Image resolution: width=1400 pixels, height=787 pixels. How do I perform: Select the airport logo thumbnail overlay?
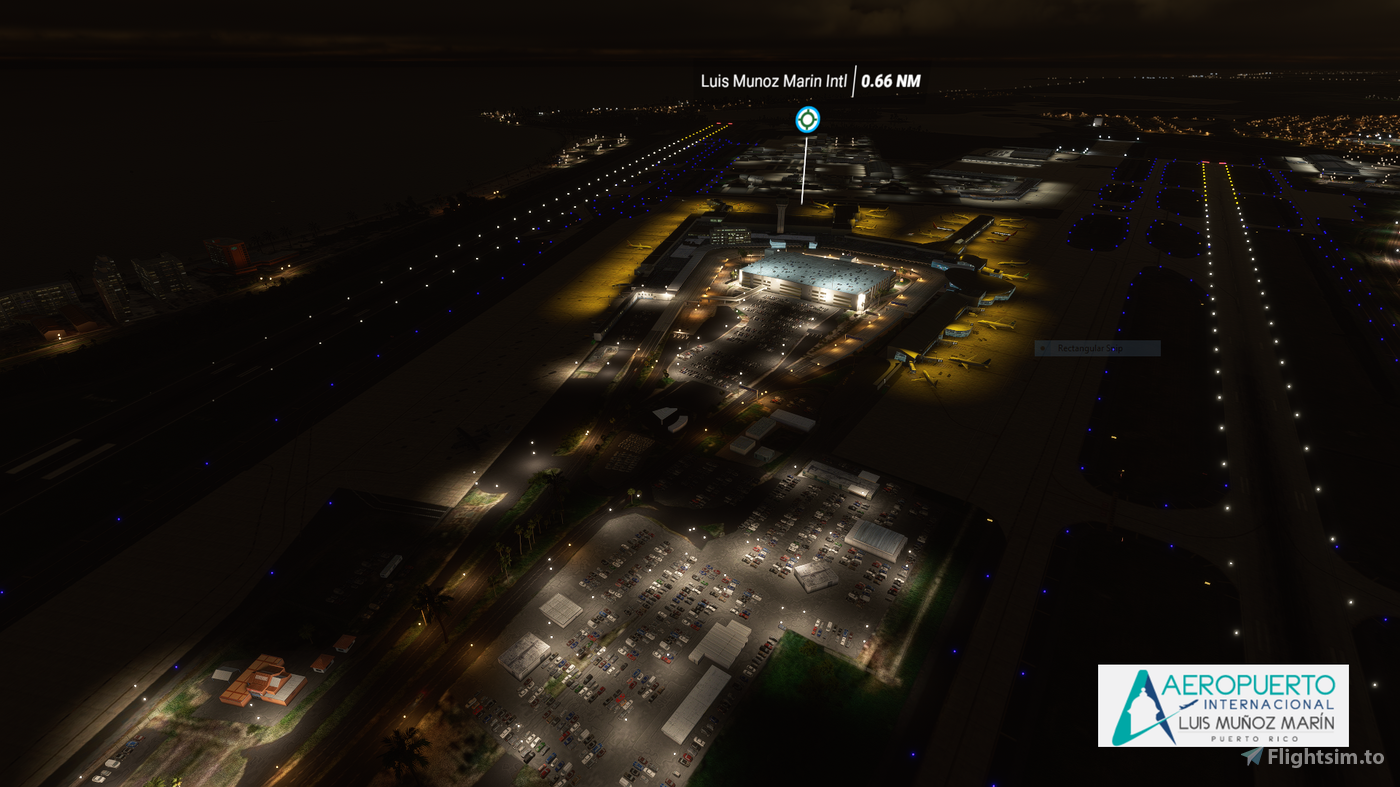[1225, 705]
